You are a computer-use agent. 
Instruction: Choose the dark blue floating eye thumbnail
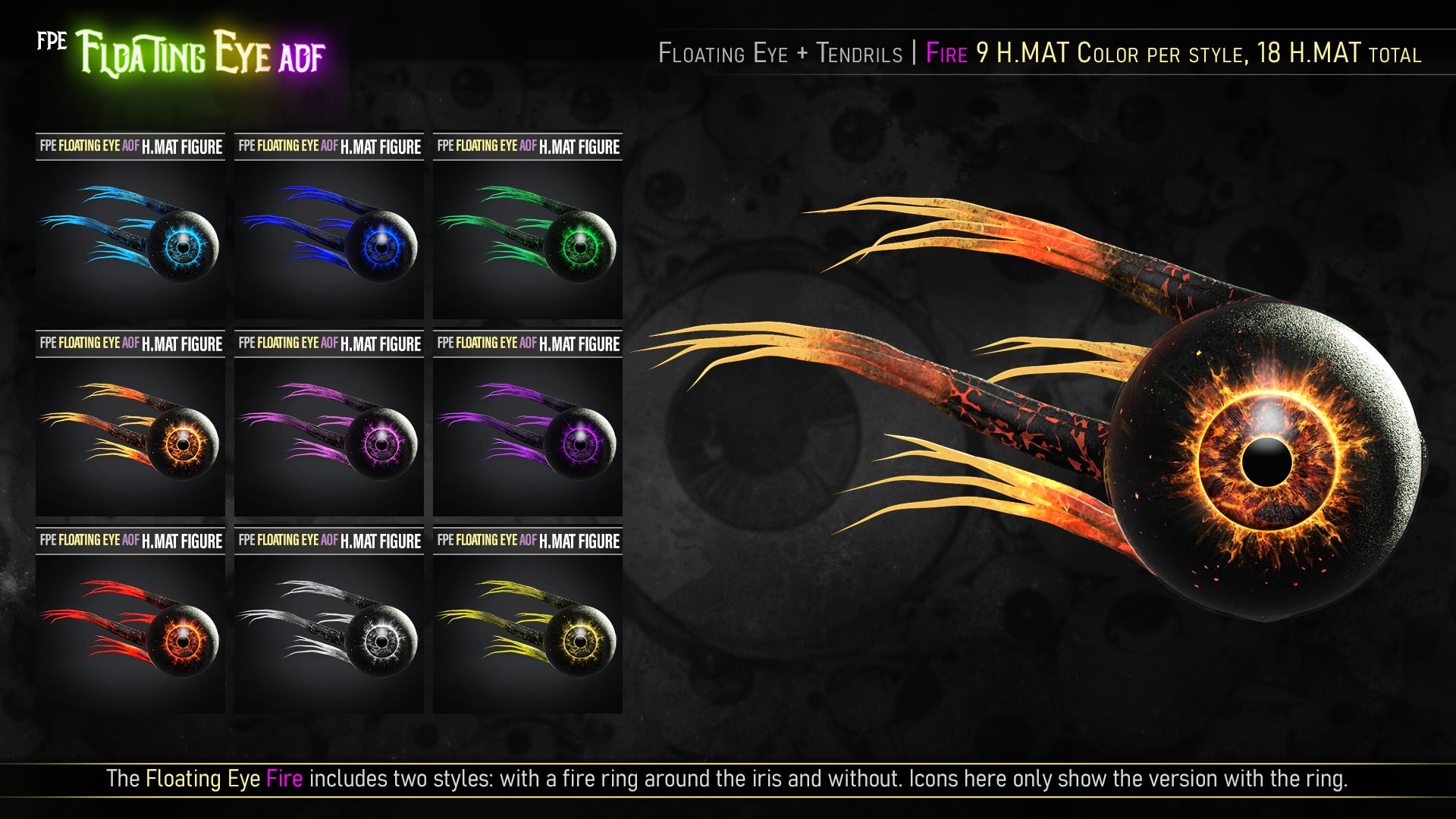pyautogui.click(x=329, y=239)
